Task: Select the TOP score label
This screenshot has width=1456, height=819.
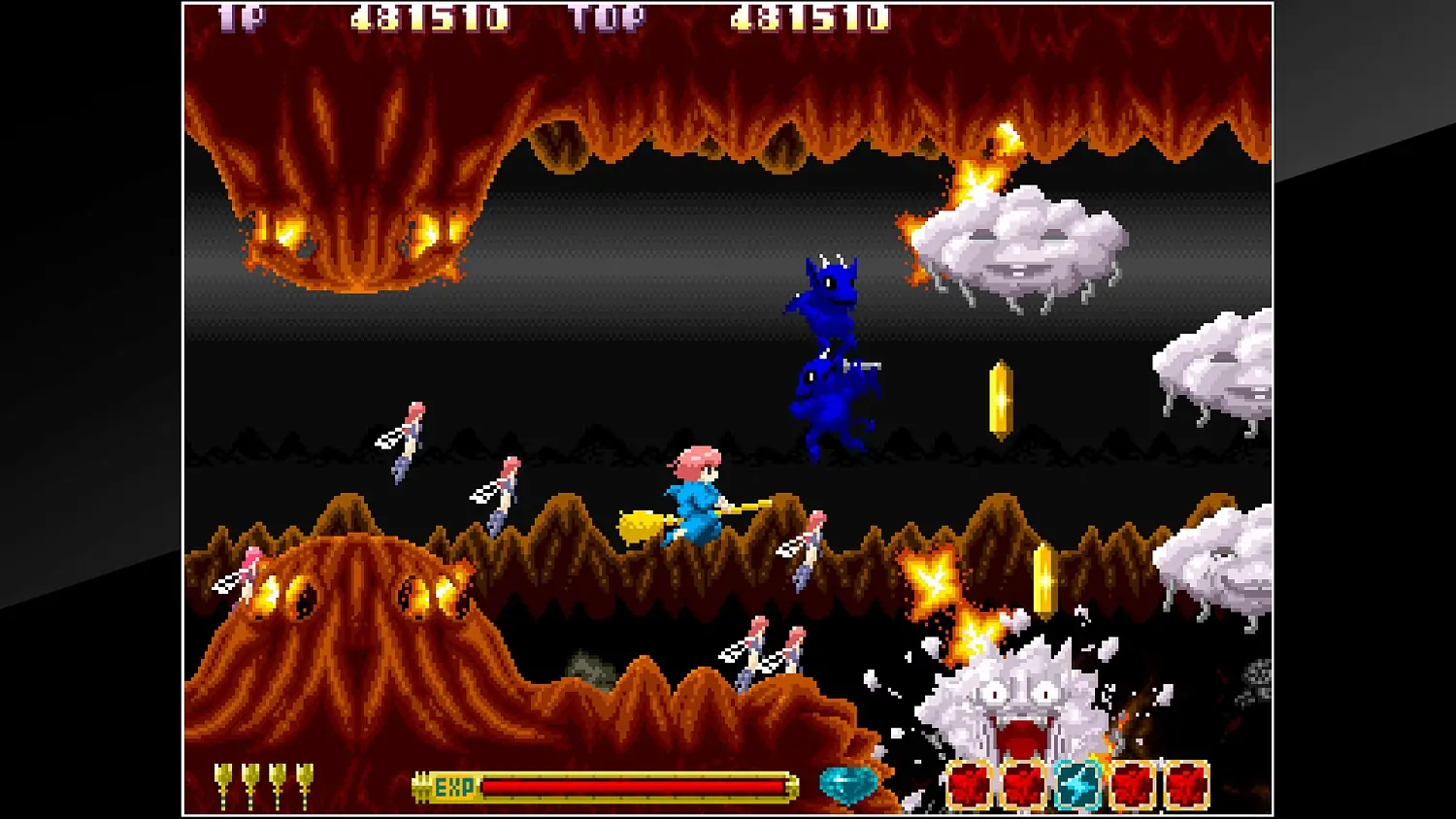Action: [609, 17]
